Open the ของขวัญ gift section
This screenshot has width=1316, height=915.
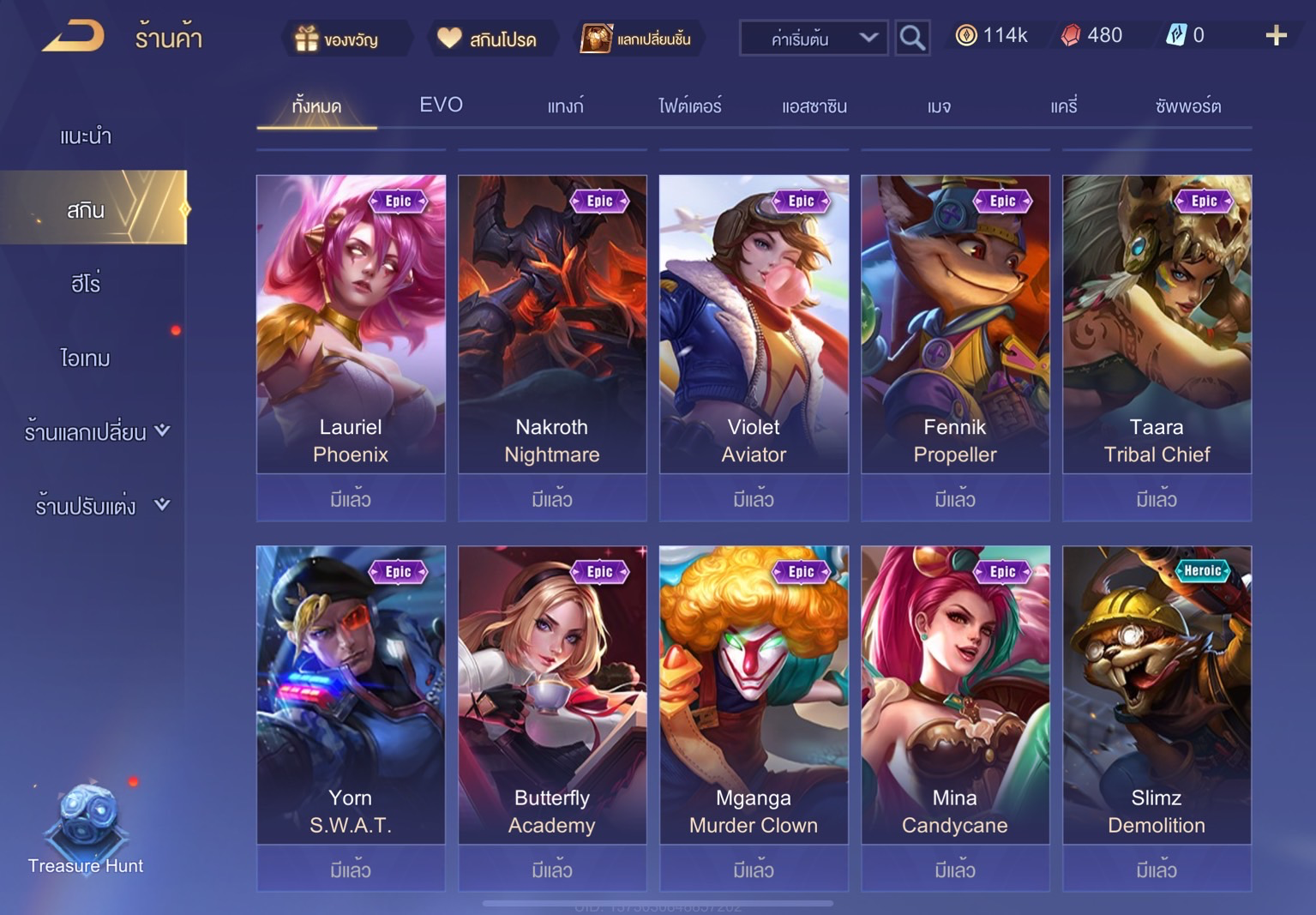tap(338, 39)
